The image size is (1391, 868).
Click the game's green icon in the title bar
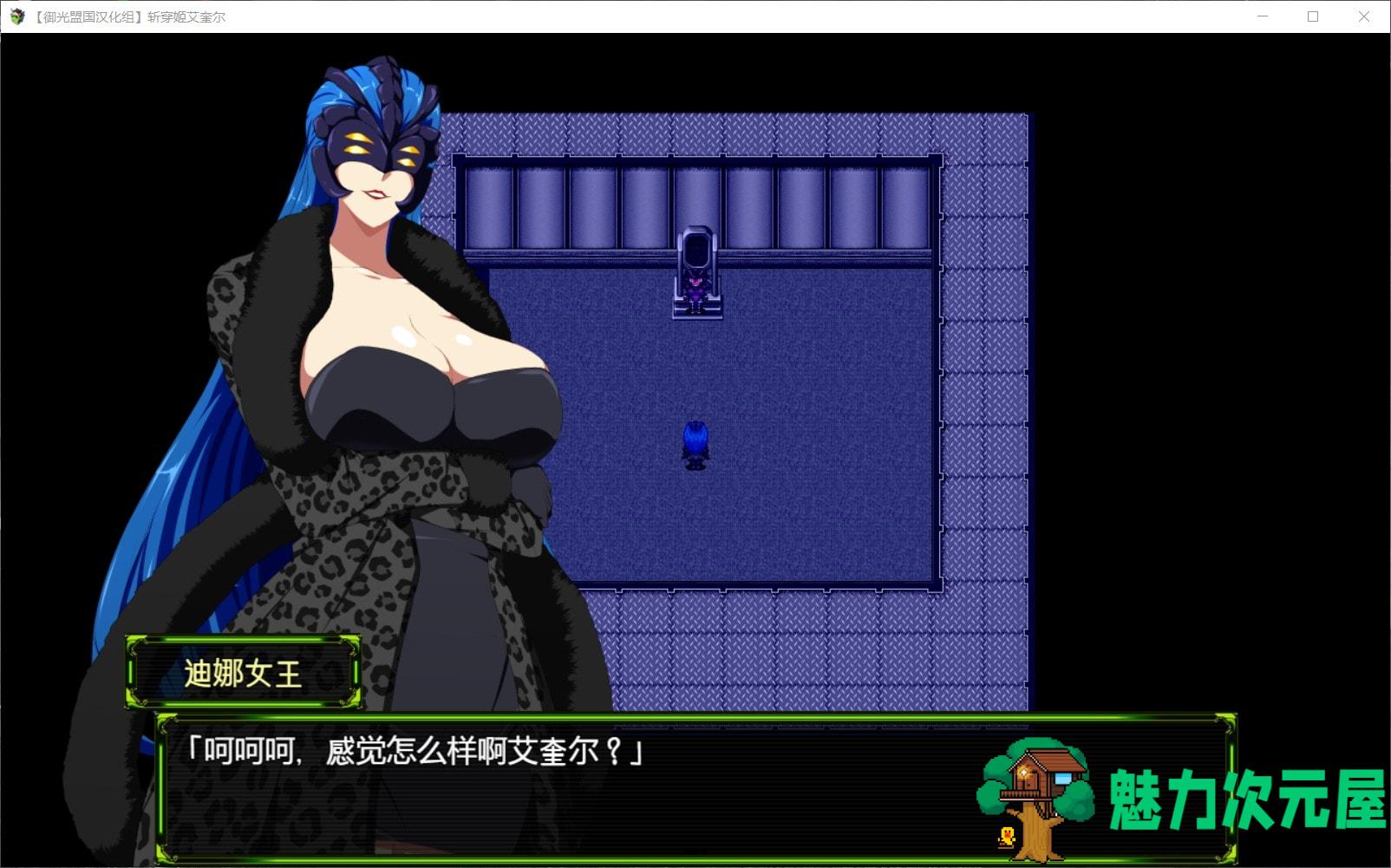pos(16,16)
